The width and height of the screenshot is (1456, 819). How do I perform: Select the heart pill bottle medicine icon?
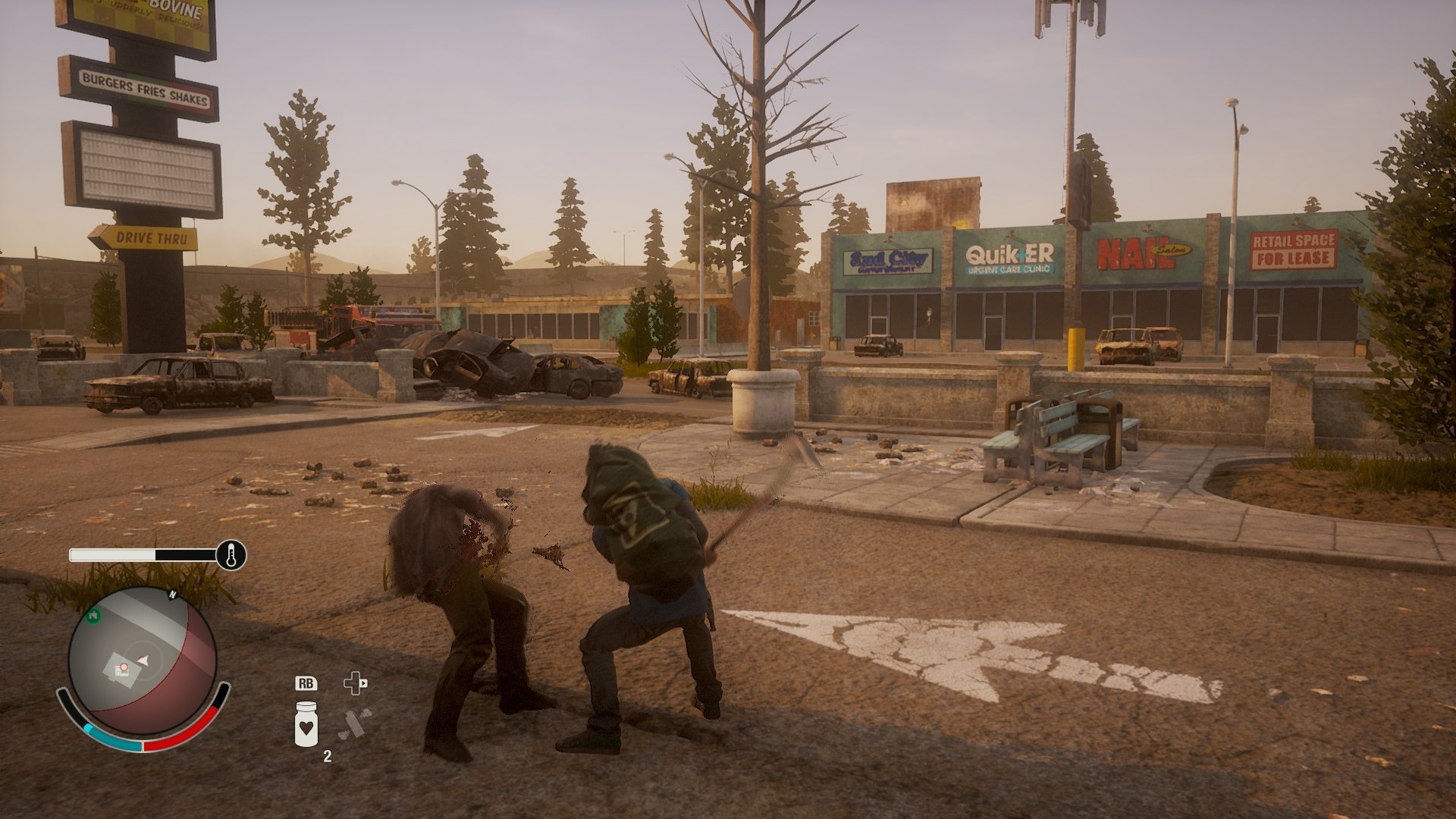click(x=306, y=724)
